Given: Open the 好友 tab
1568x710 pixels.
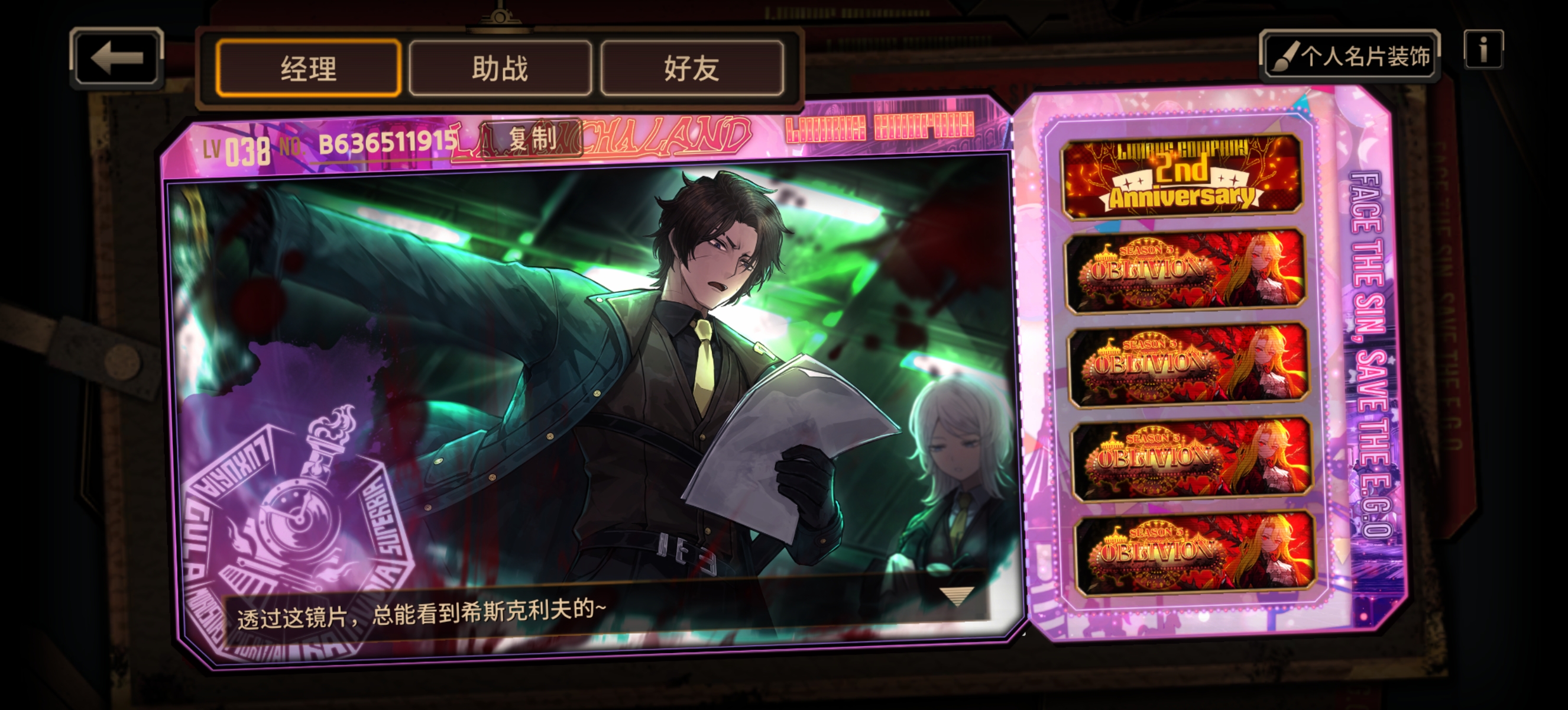Looking at the screenshot, I should coord(692,68).
